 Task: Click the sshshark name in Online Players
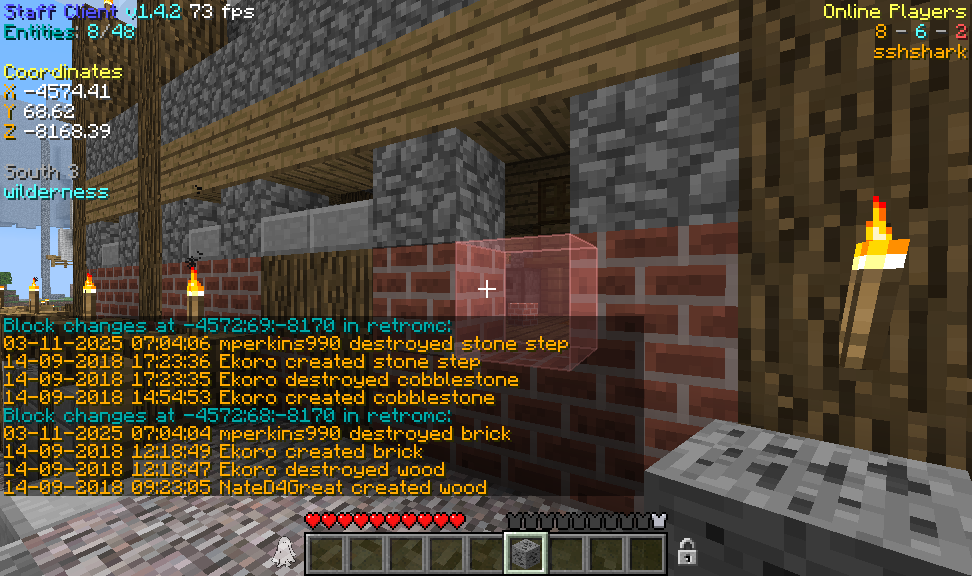(x=919, y=51)
